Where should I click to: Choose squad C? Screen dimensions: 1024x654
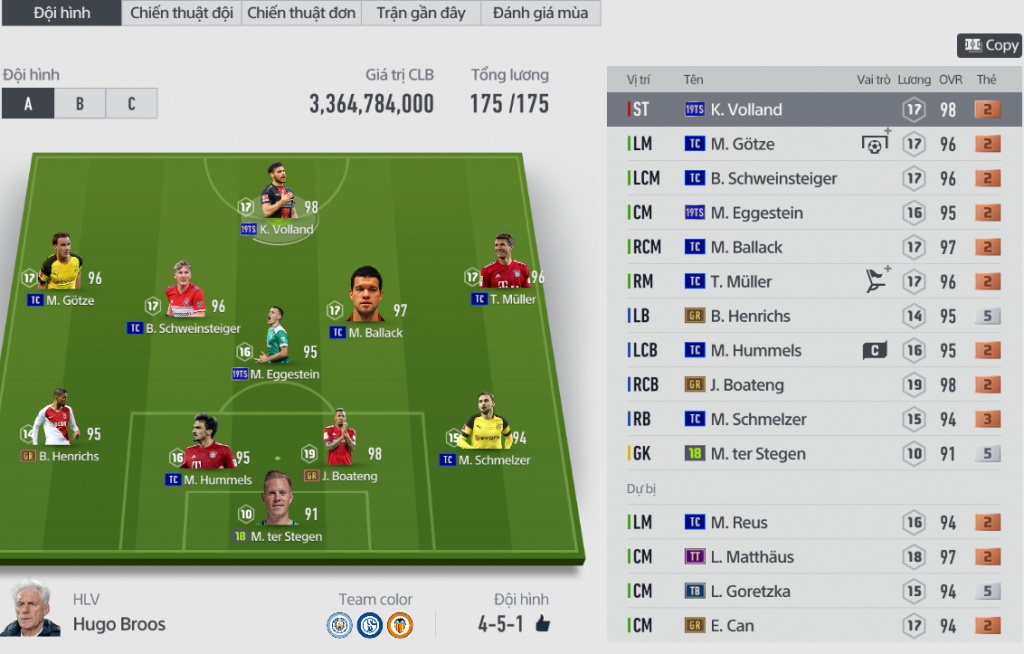point(131,104)
